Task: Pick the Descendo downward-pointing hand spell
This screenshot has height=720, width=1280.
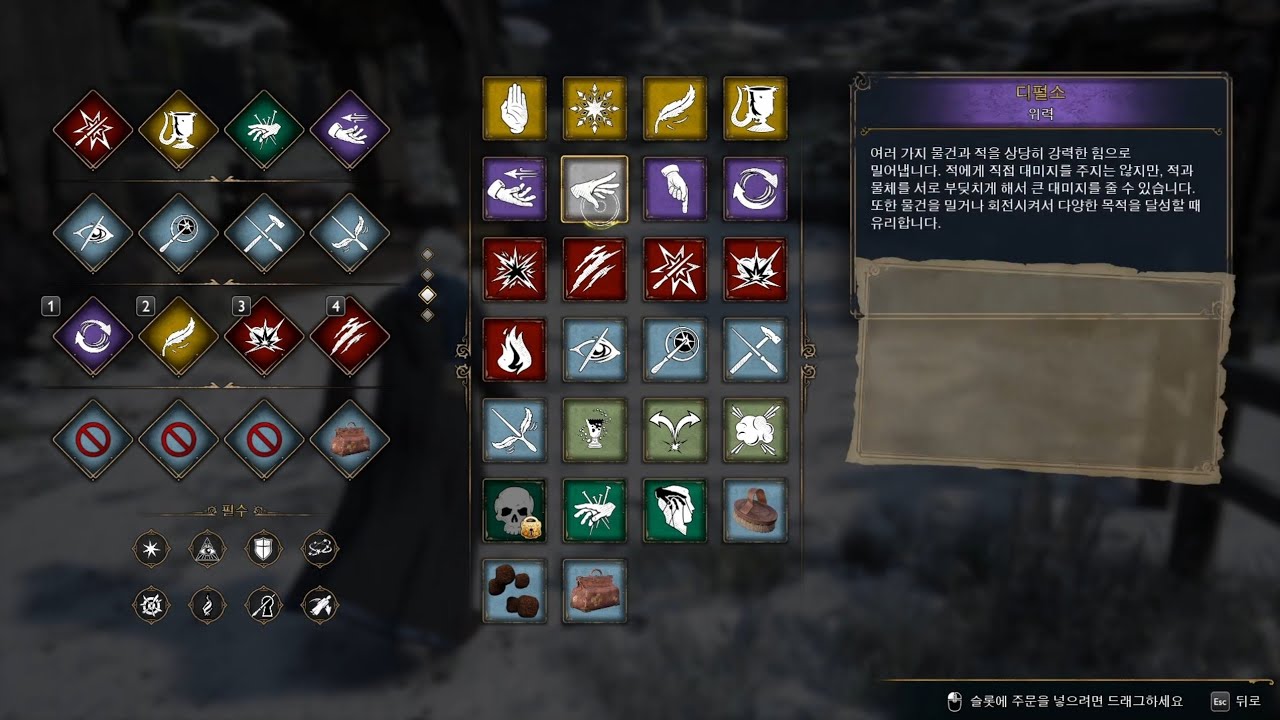Action: point(675,189)
